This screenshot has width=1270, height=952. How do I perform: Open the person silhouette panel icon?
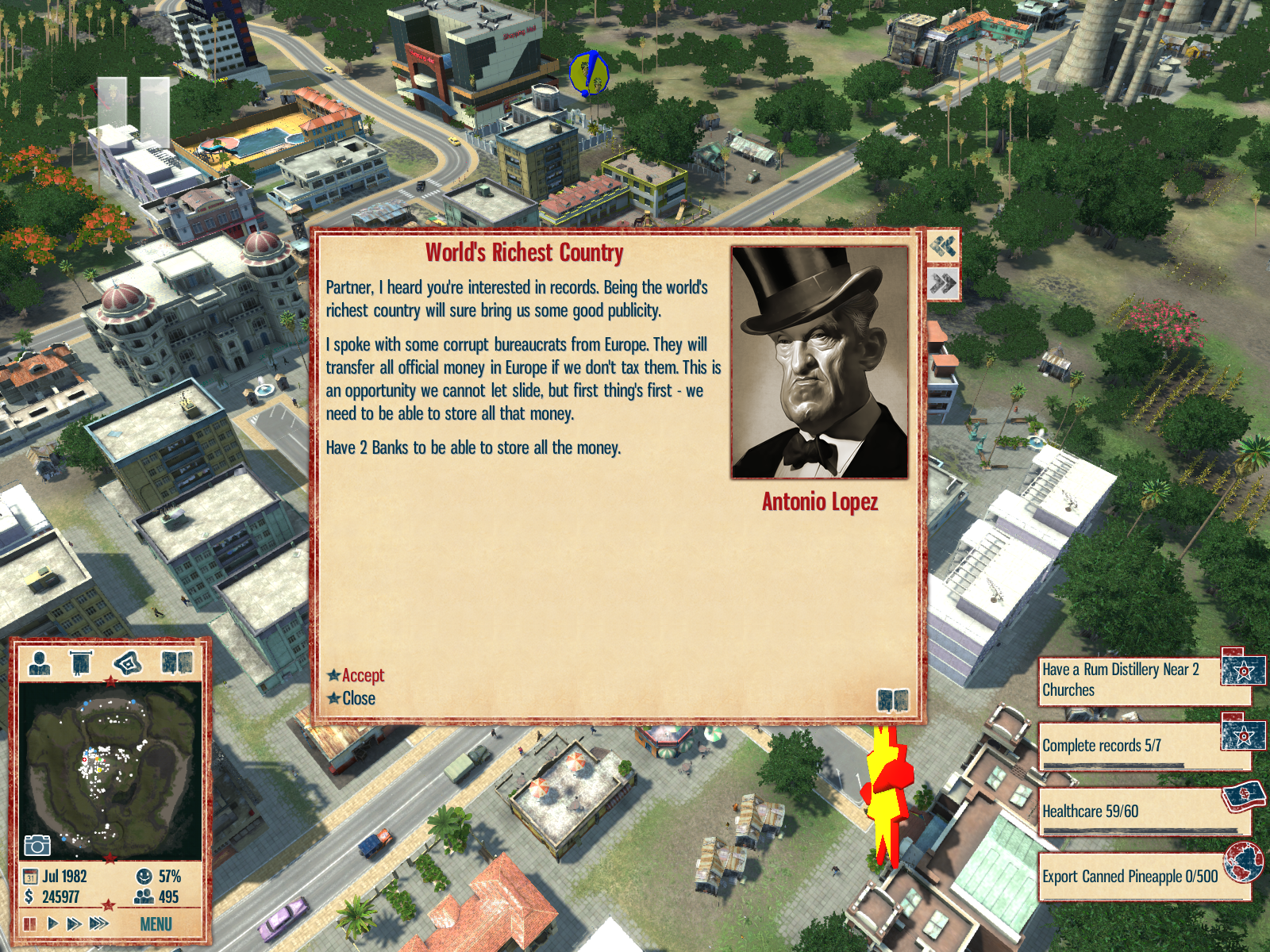click(40, 662)
